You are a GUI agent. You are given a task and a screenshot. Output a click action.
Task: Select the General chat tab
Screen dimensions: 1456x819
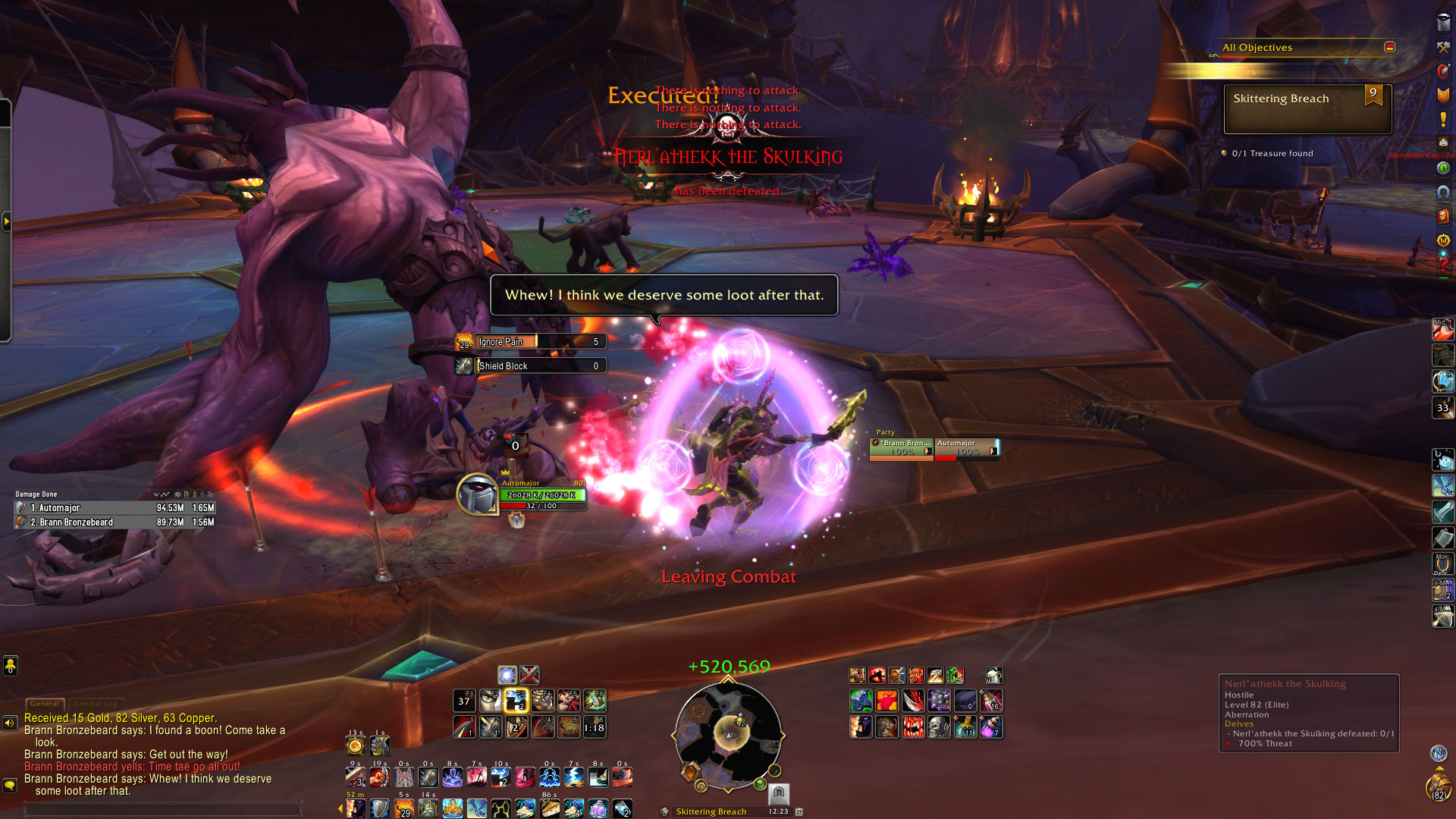pyautogui.click(x=45, y=704)
